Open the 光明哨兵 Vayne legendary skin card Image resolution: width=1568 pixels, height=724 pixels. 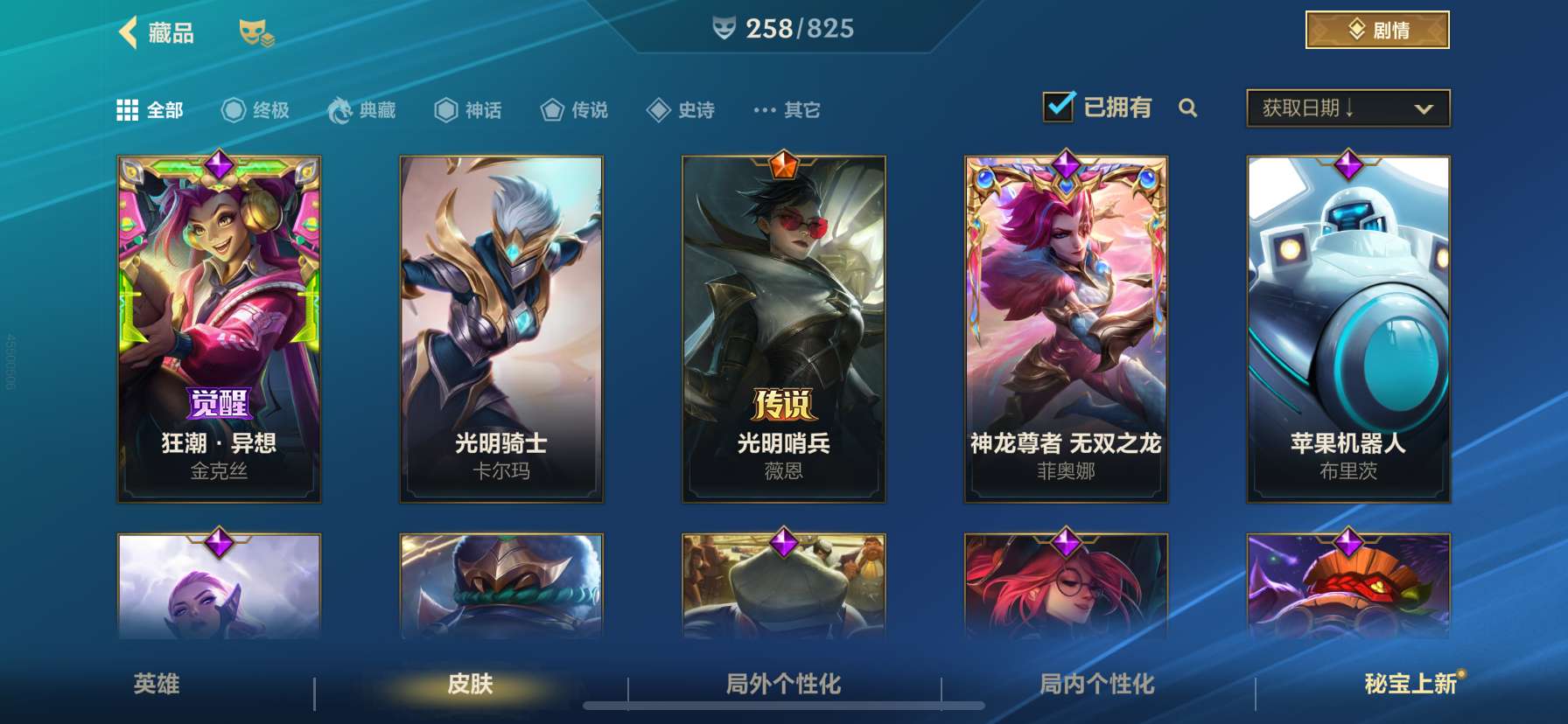(x=784, y=328)
